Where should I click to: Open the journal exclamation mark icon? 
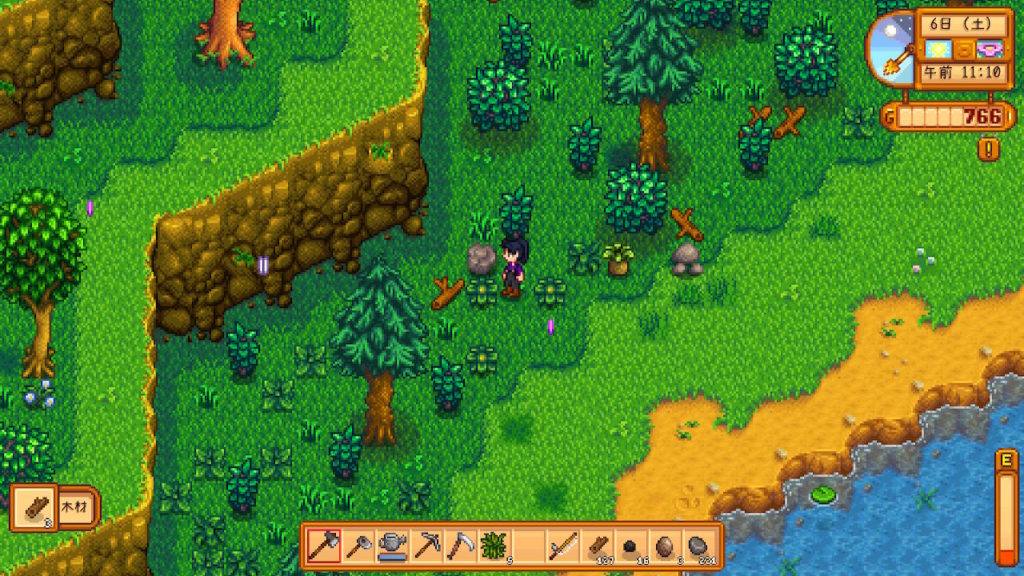coord(989,149)
